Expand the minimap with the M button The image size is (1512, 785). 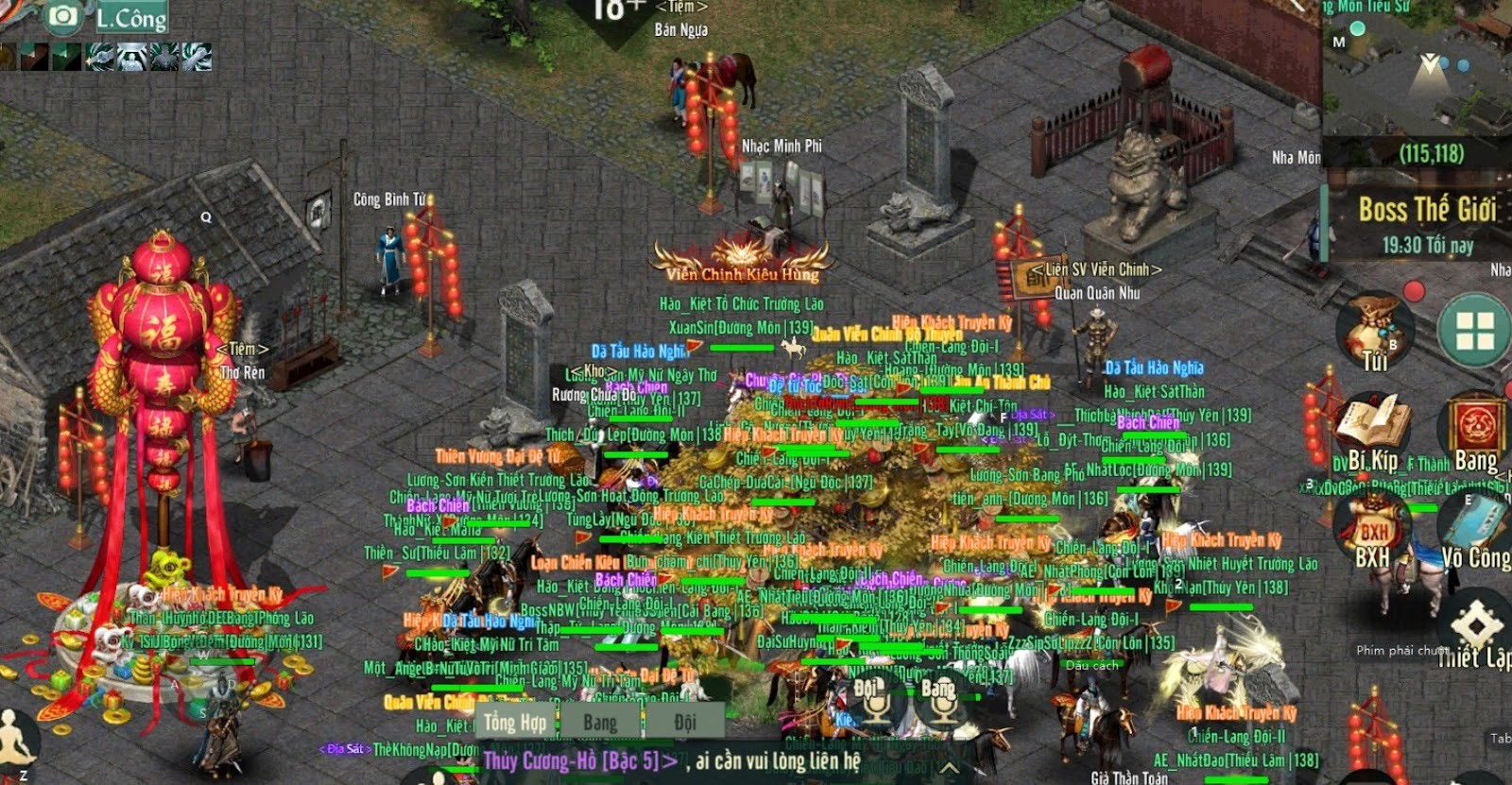[x=1337, y=42]
